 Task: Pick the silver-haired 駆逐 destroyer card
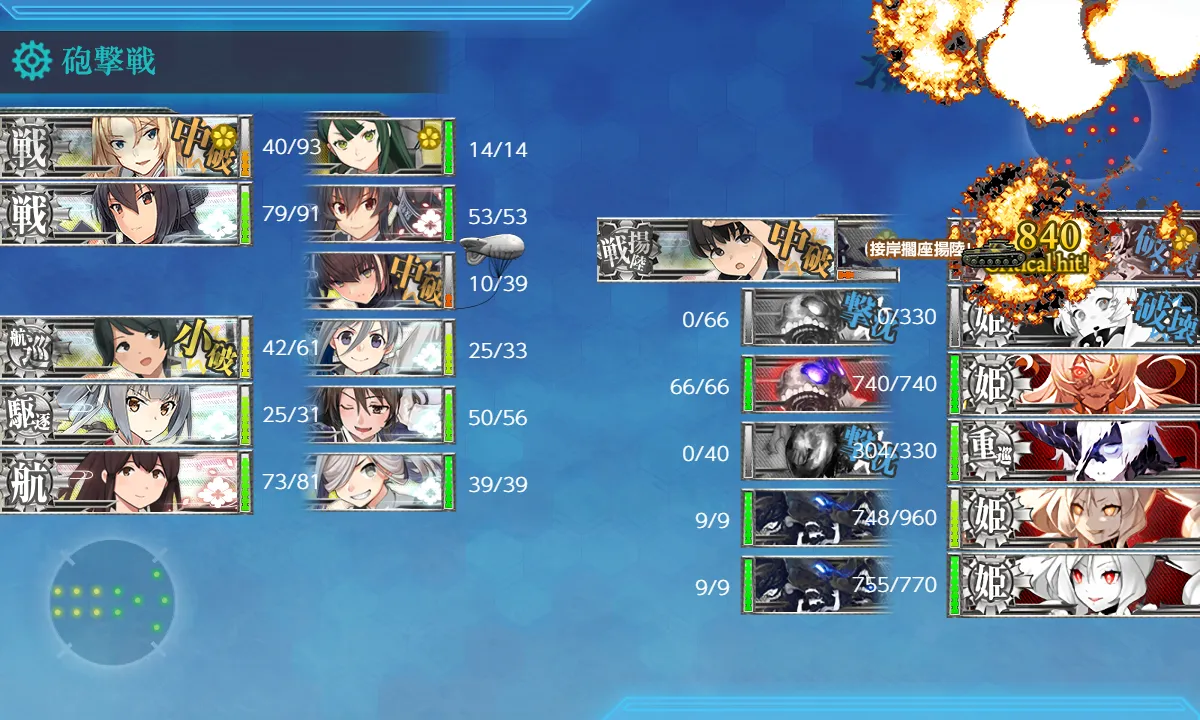(125, 416)
